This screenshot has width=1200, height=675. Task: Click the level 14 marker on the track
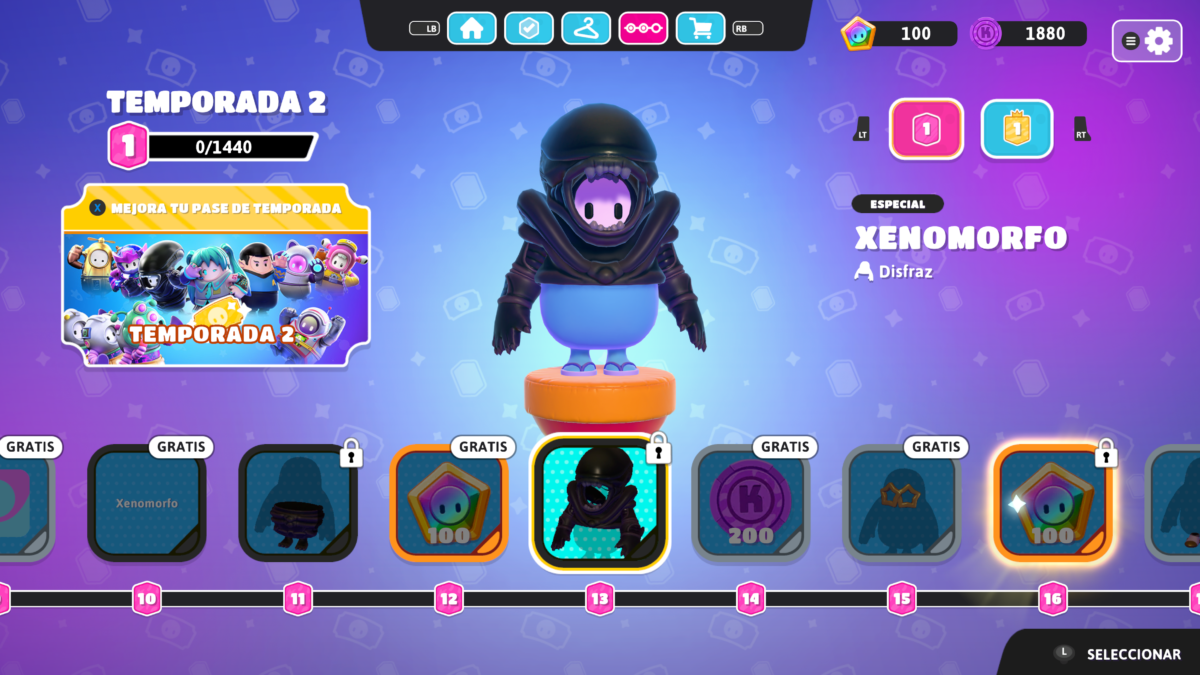(x=751, y=599)
